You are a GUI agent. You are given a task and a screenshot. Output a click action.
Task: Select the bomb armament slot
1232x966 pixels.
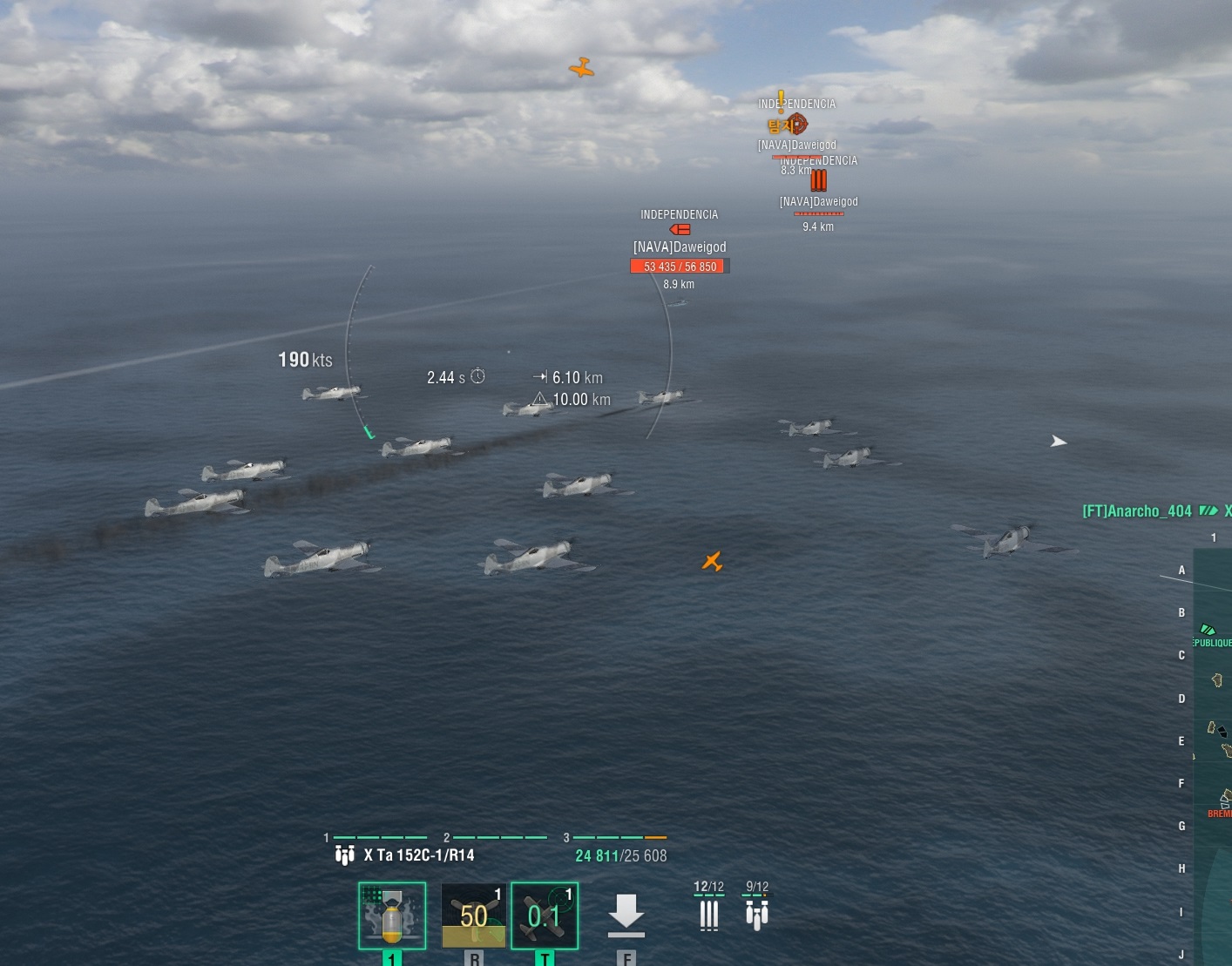tap(392, 915)
